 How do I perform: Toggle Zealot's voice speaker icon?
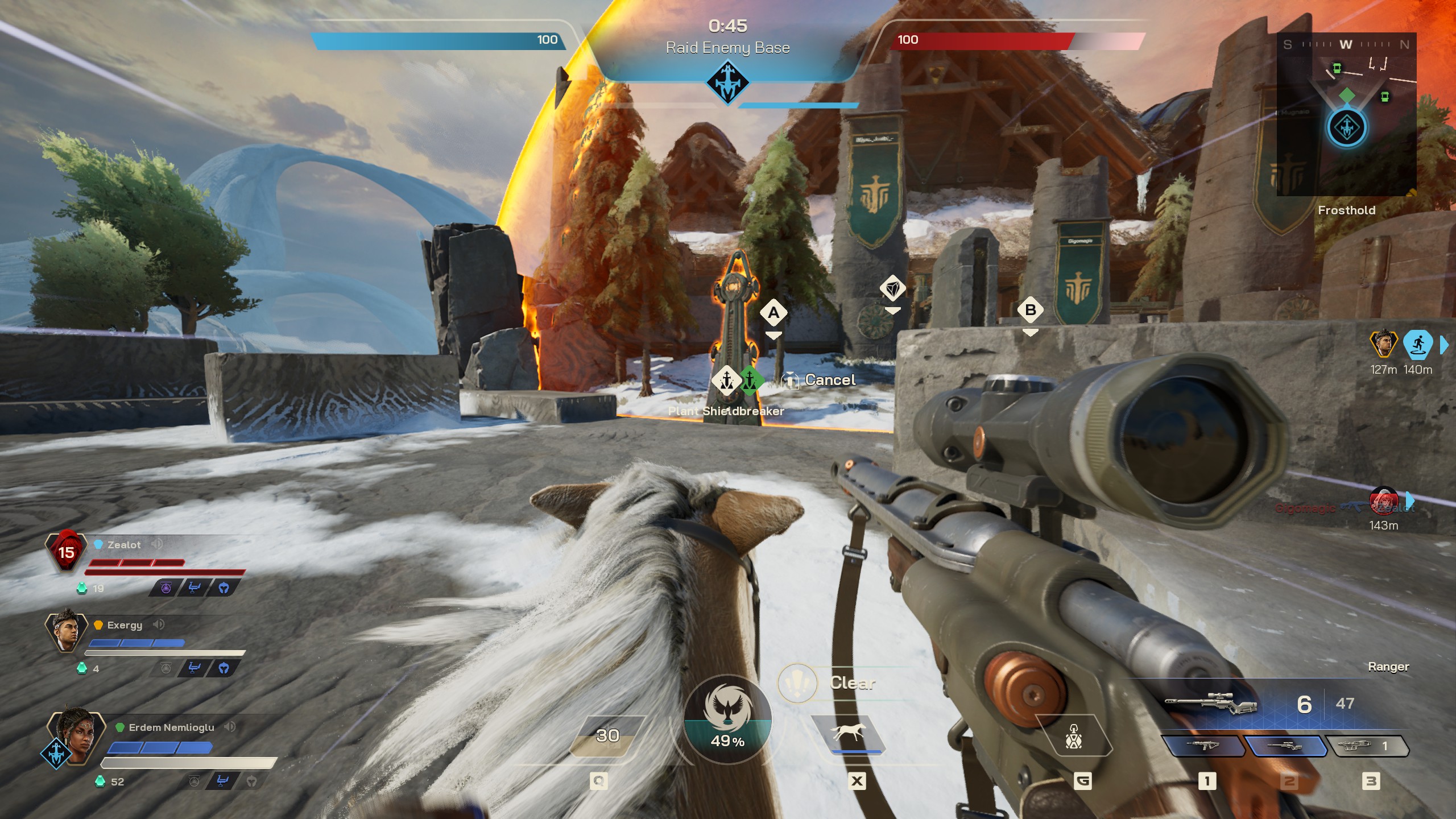point(157,544)
